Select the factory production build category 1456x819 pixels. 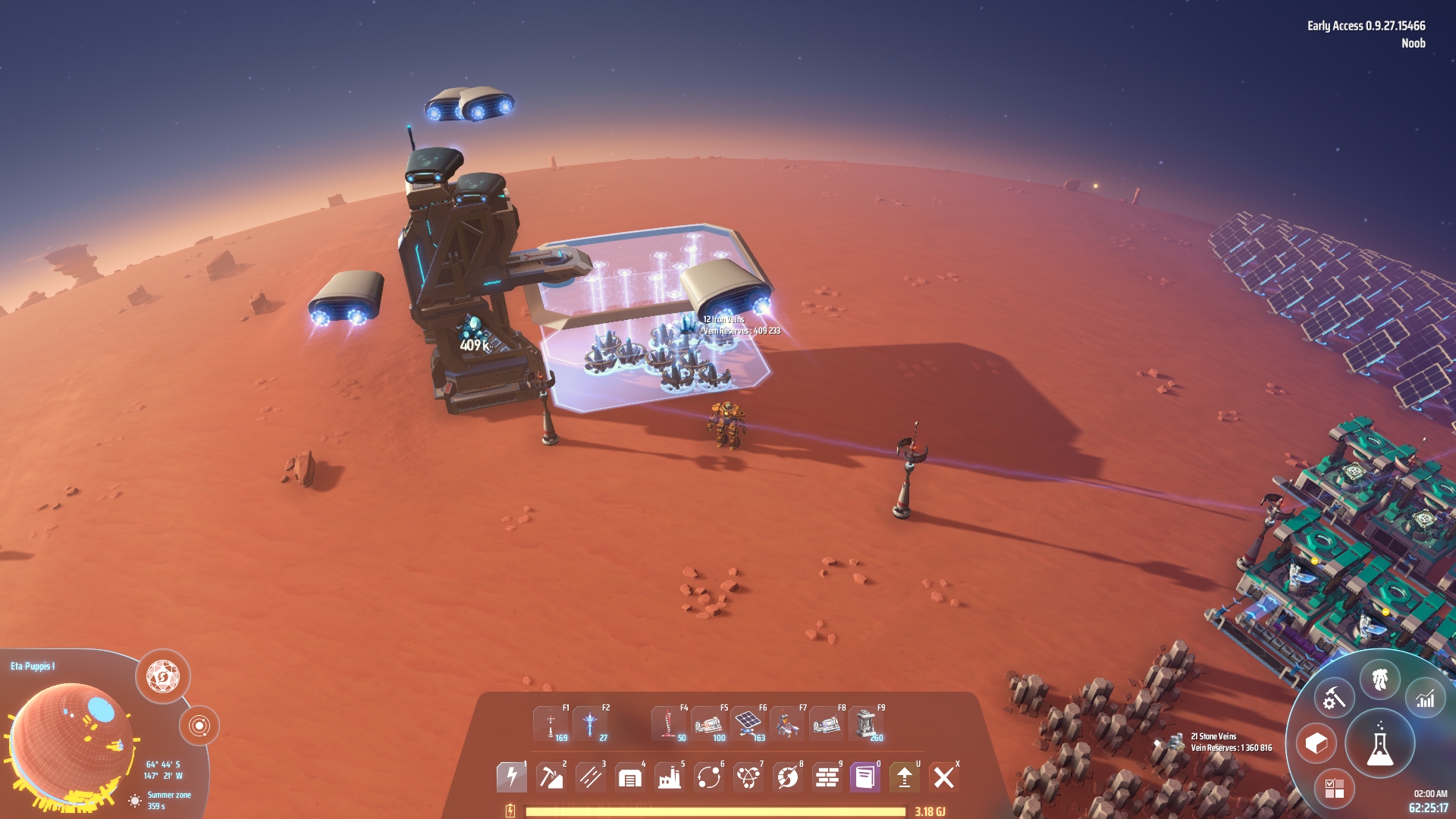669,777
